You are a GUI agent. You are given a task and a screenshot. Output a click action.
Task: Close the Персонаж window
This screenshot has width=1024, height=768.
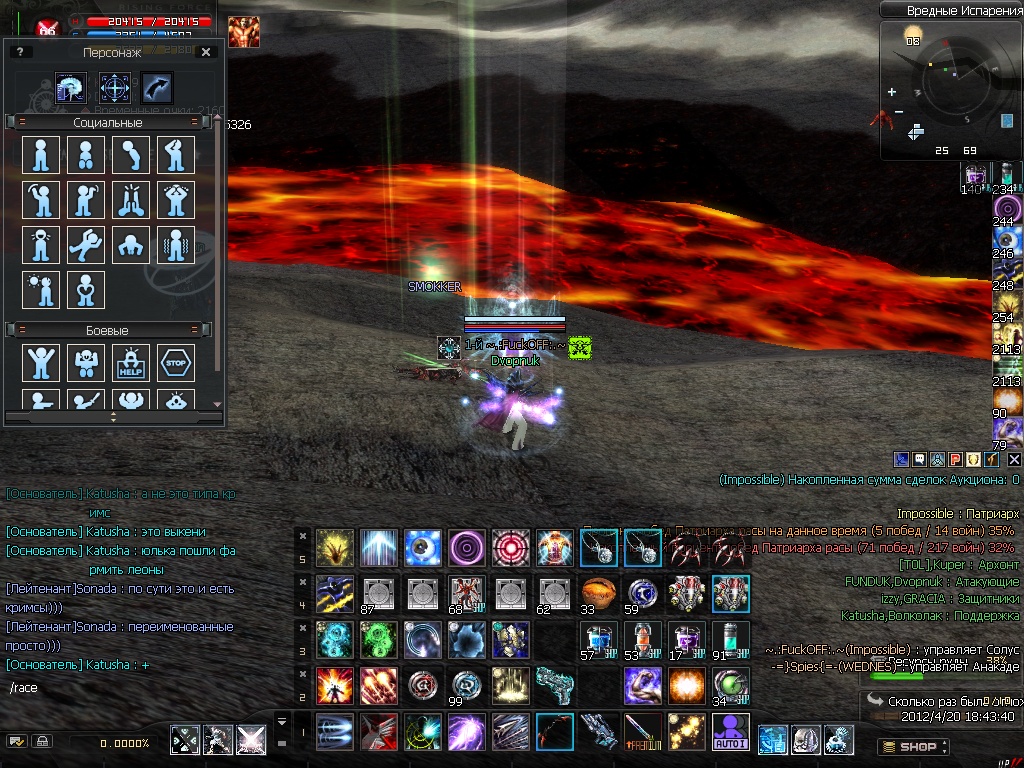click(x=205, y=52)
